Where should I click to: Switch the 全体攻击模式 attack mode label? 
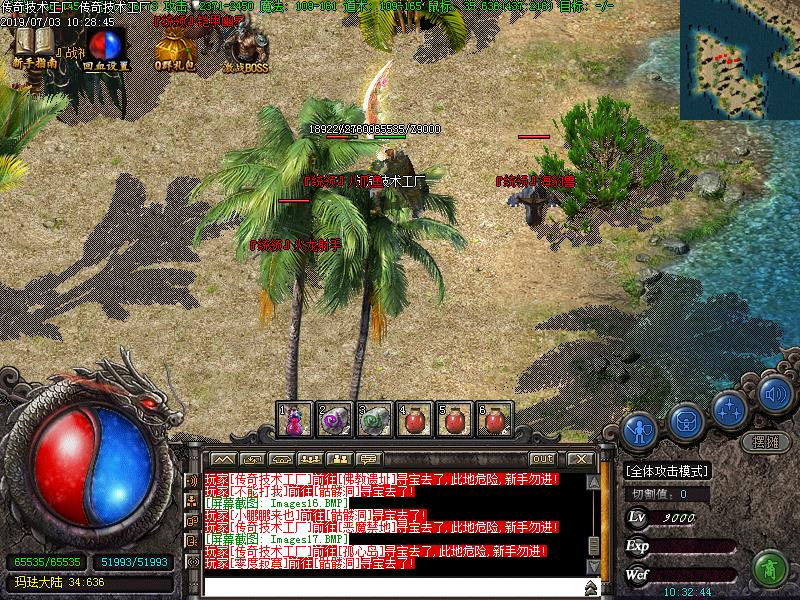[666, 471]
